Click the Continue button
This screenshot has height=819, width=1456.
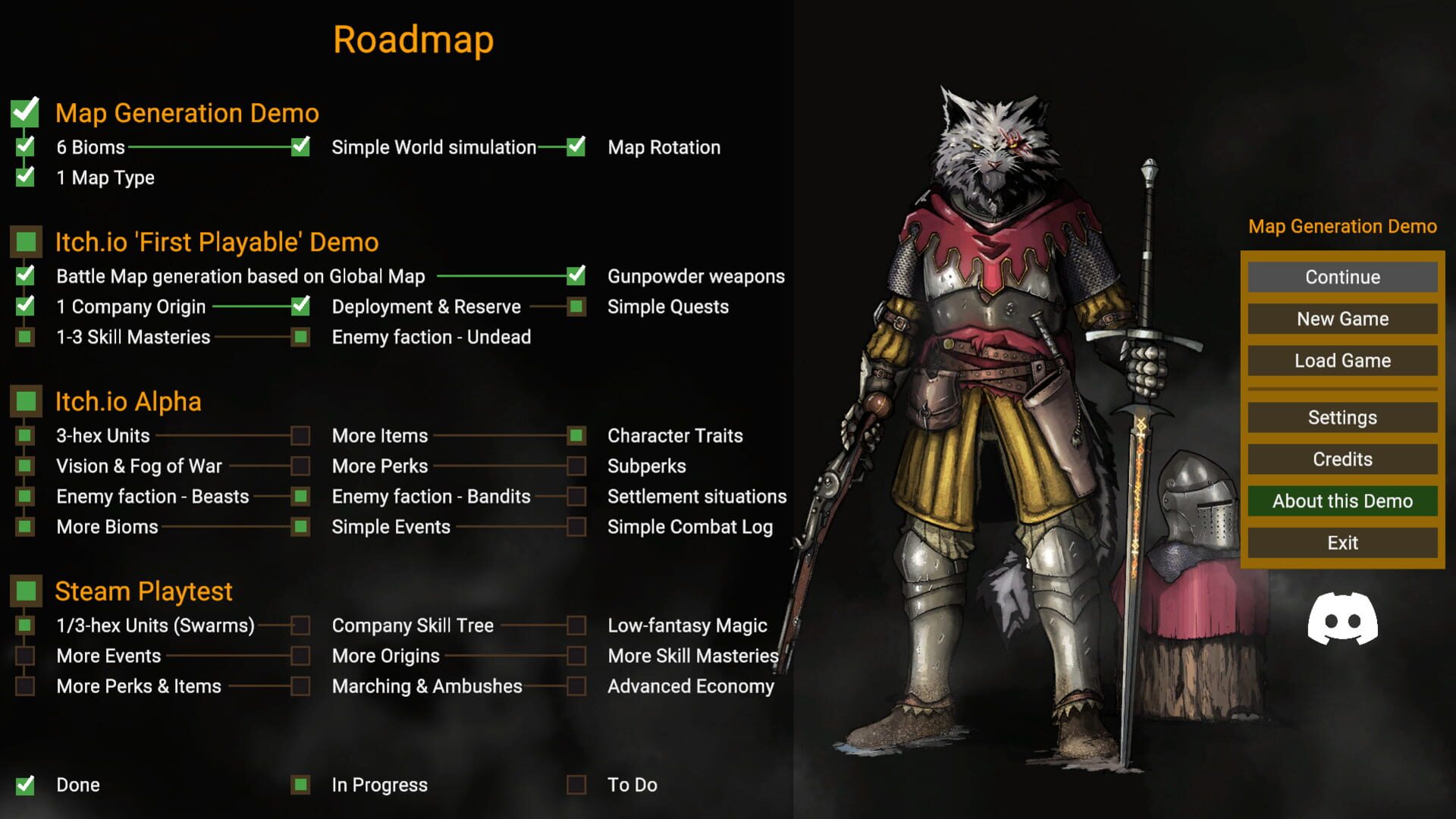point(1341,277)
